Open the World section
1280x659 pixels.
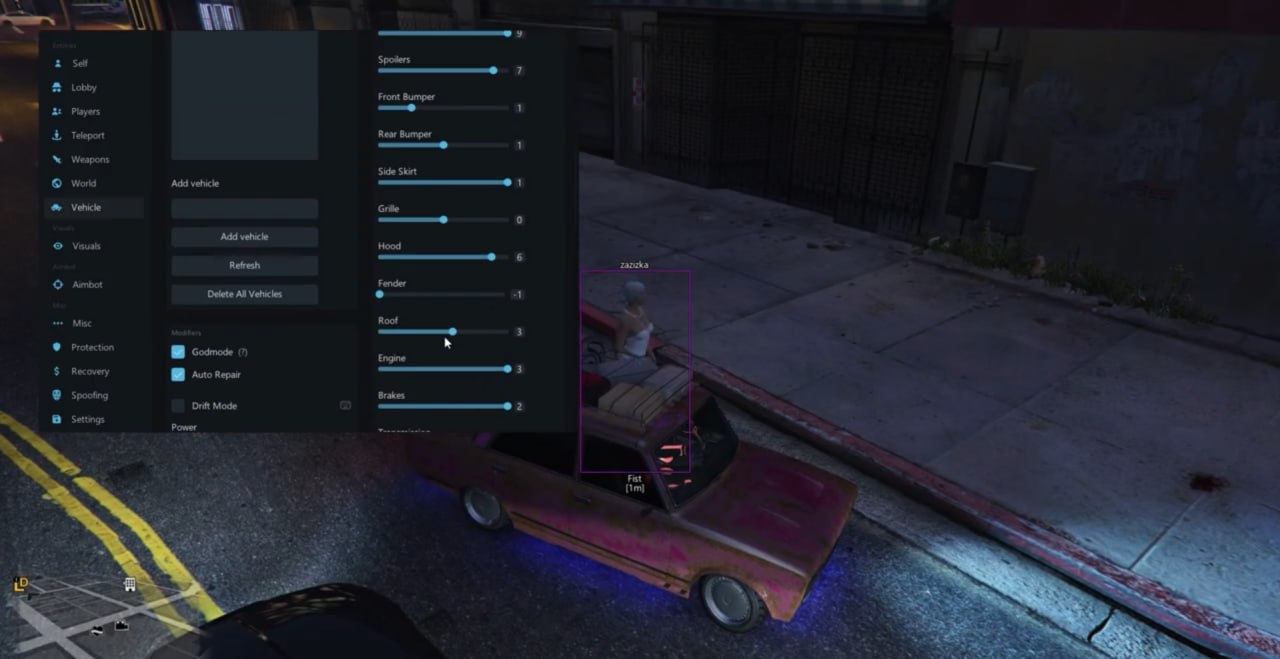click(83, 183)
